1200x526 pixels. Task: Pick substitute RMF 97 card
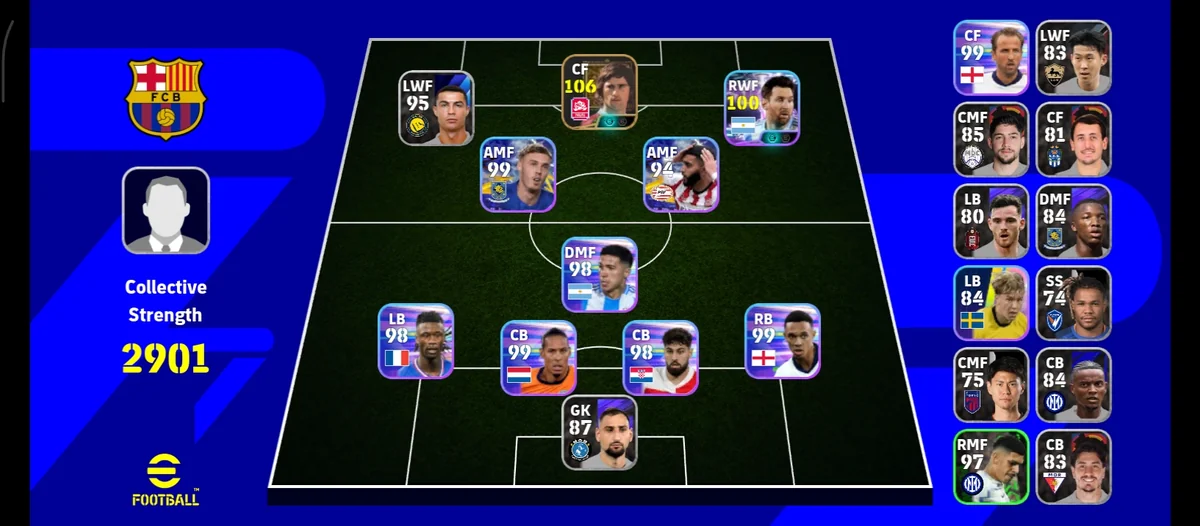click(x=991, y=466)
